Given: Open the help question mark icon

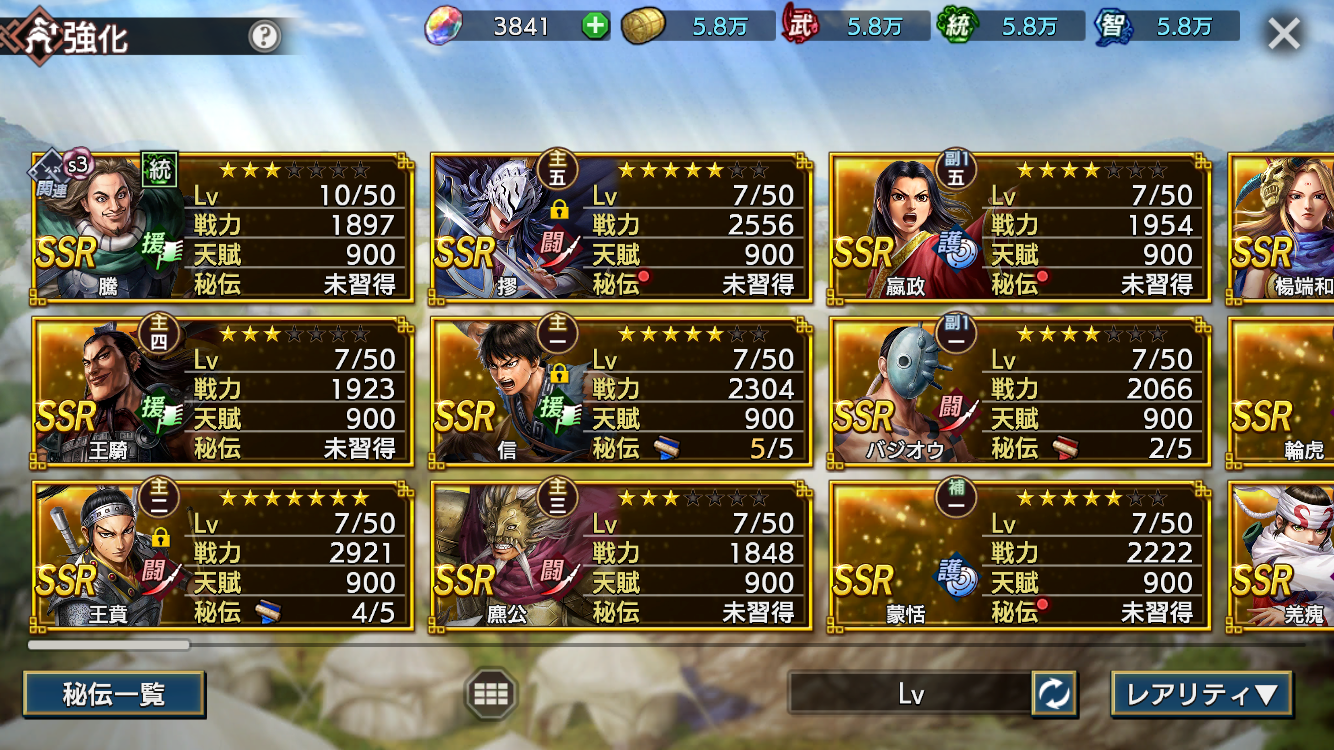Looking at the screenshot, I should pyautogui.click(x=264, y=37).
